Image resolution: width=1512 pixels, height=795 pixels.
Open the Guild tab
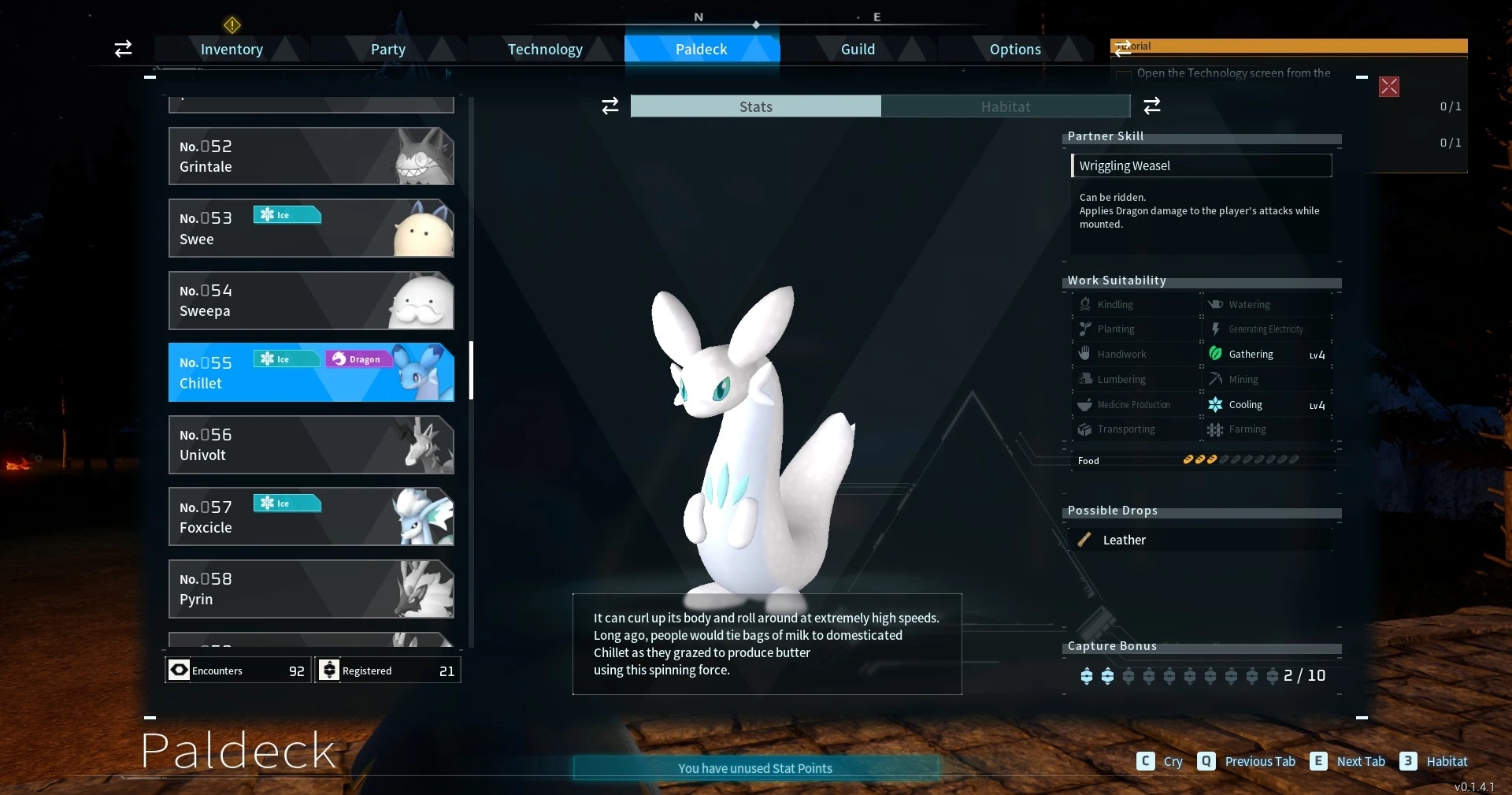click(858, 49)
